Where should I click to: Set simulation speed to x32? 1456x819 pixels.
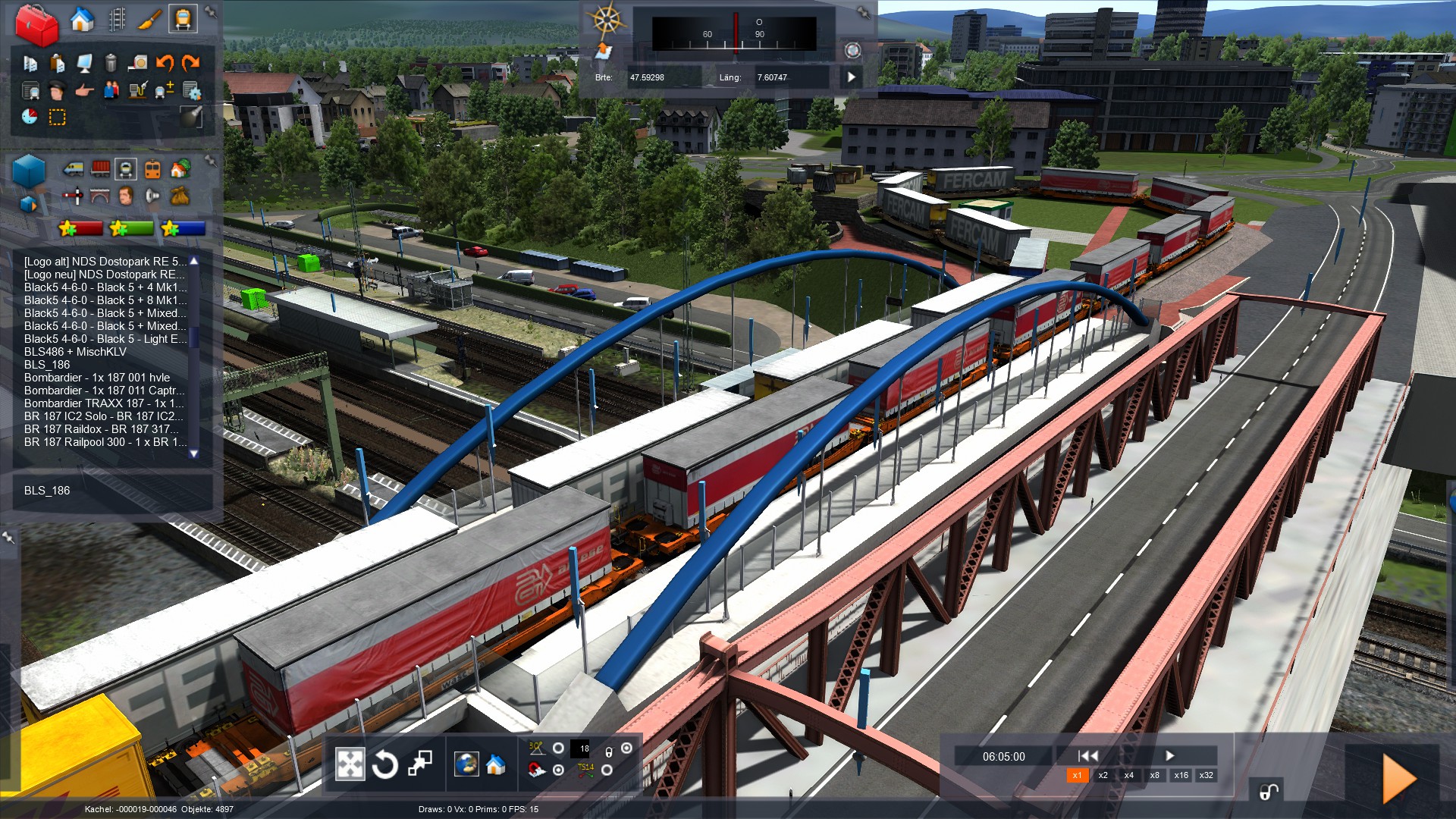coord(1206,775)
